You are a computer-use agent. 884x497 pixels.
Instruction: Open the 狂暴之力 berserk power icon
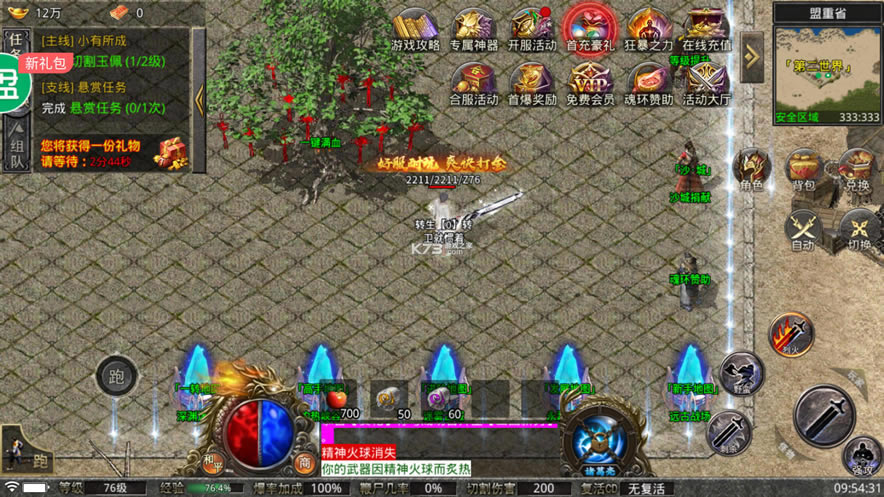[649, 27]
